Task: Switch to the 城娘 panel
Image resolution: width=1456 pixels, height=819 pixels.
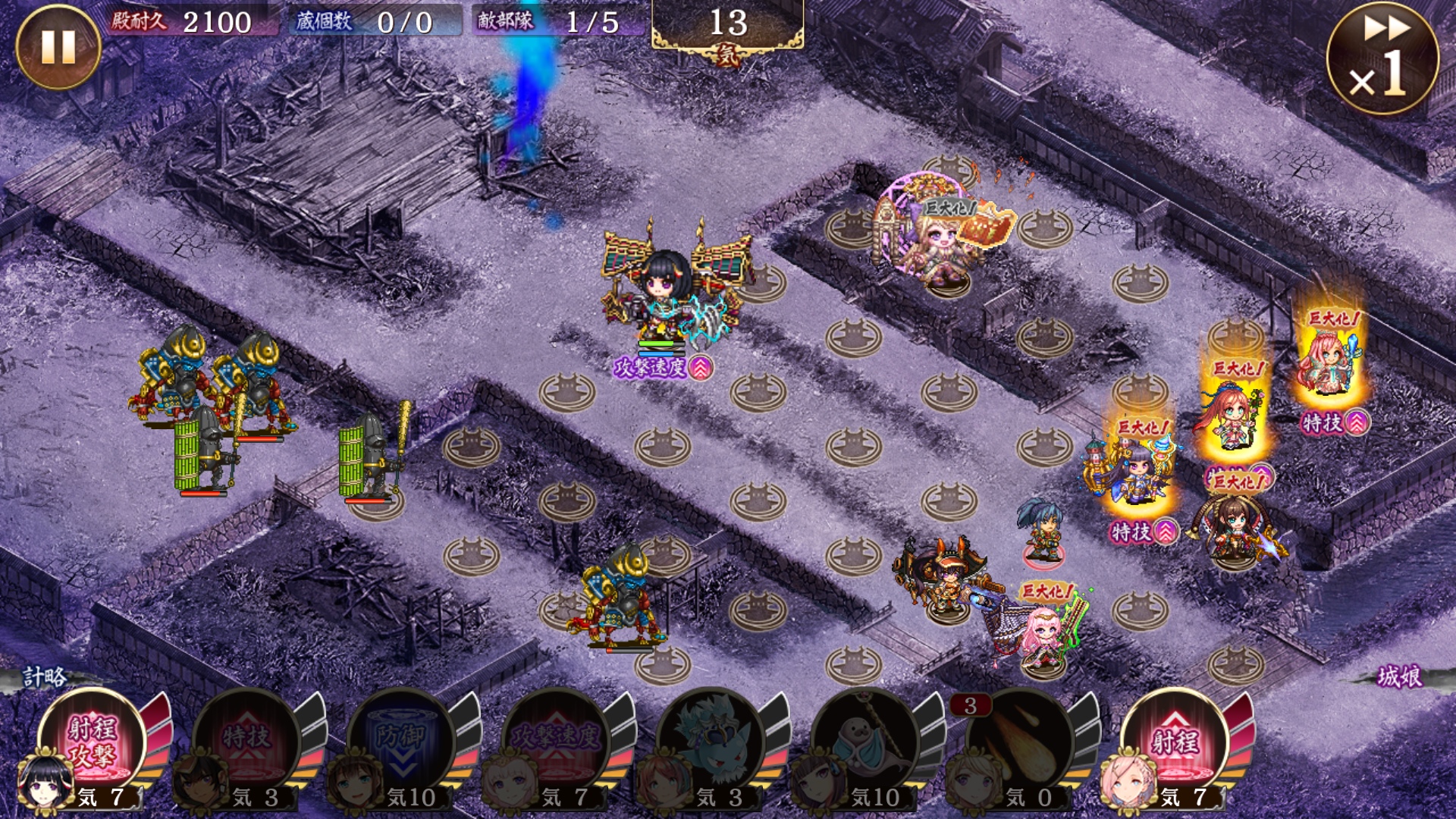Action: [1399, 676]
